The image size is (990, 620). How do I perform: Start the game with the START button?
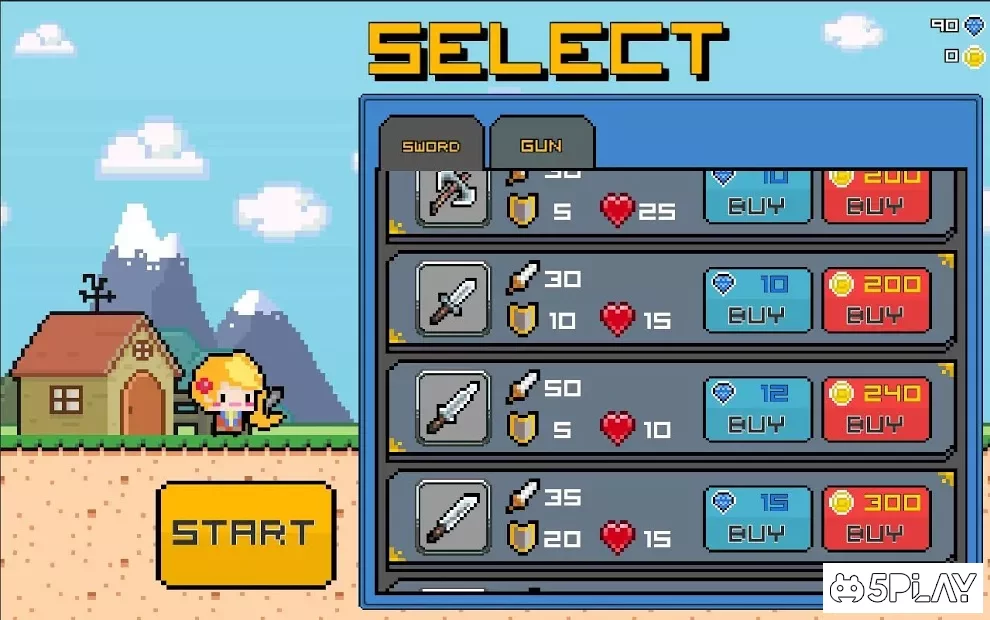pyautogui.click(x=245, y=533)
